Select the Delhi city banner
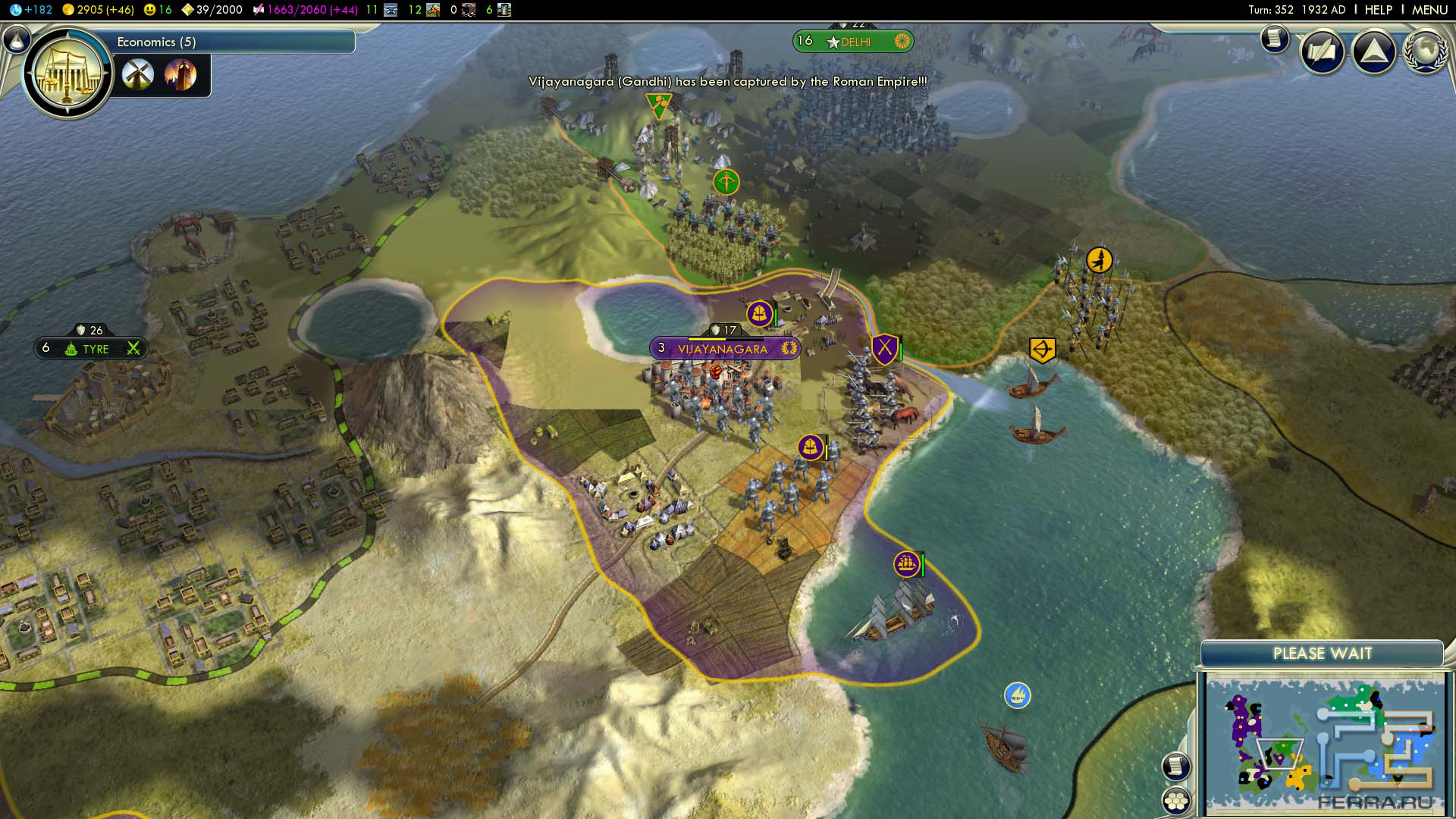The image size is (1456, 819). (854, 42)
